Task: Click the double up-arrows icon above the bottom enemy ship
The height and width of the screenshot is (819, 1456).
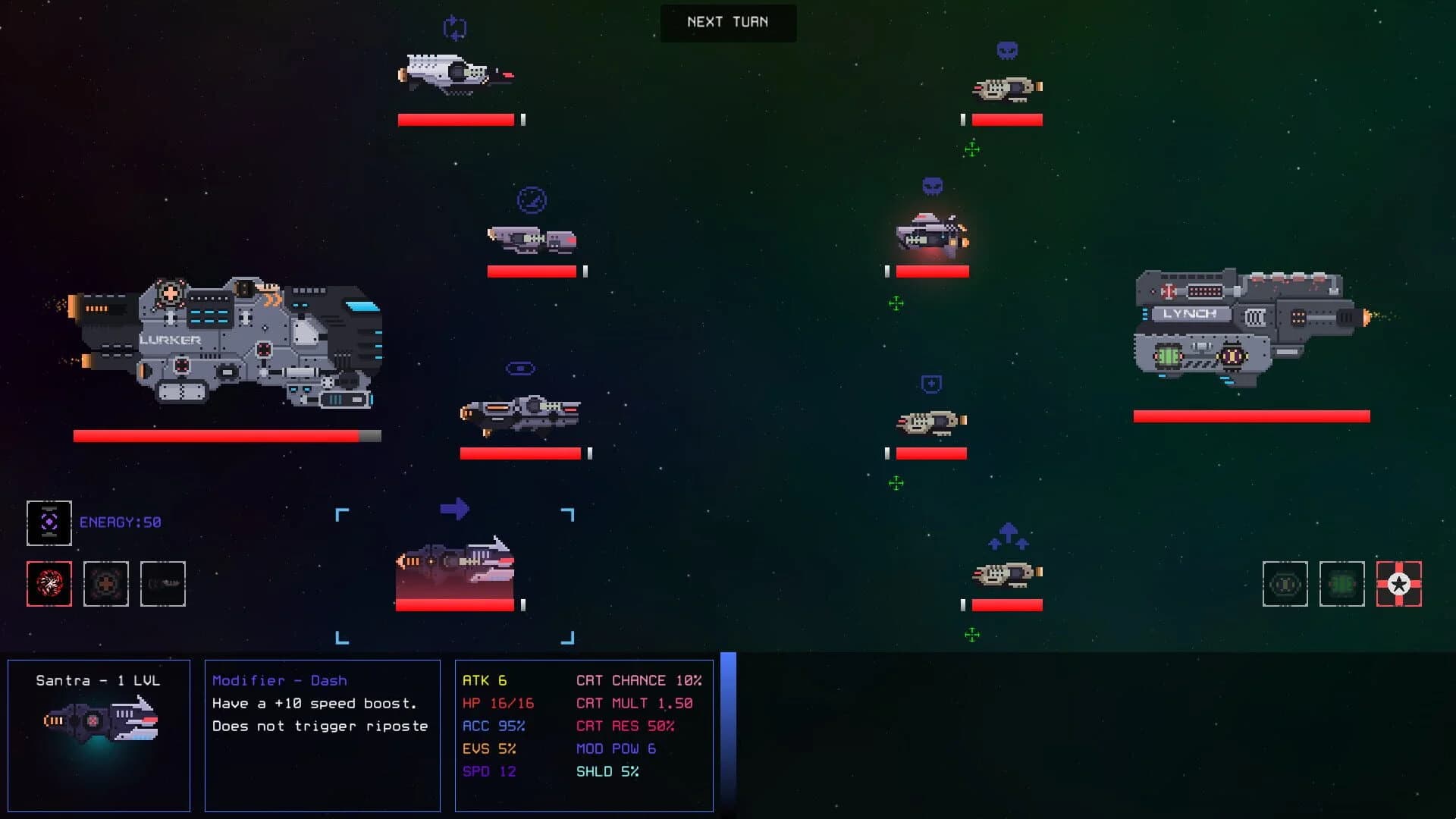Action: point(1007,535)
